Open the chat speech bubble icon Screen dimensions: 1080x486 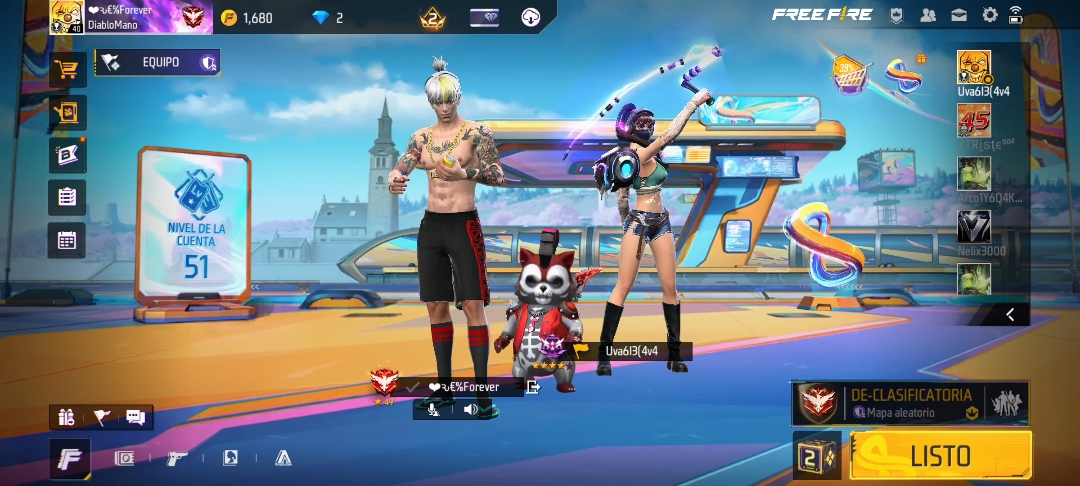pyautogui.click(x=135, y=417)
